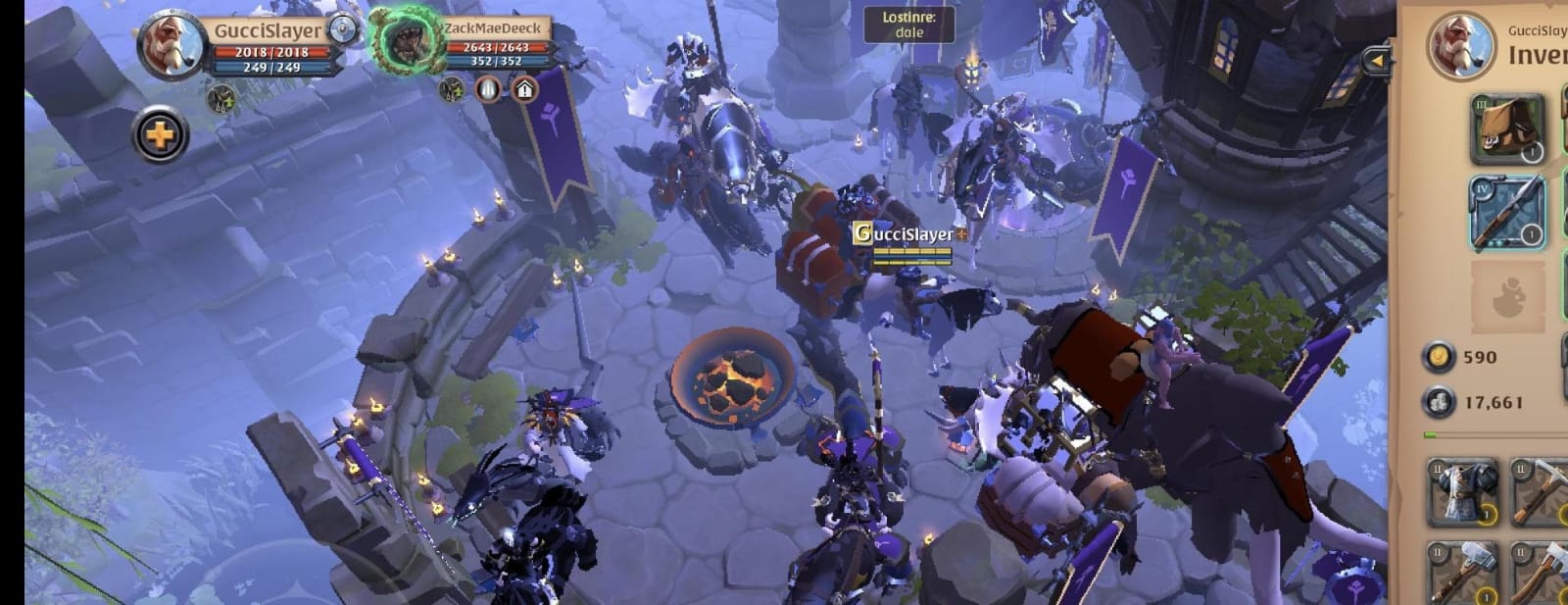
Task: Select the equipped tier IV staff weapon slot
Action: (1506, 212)
